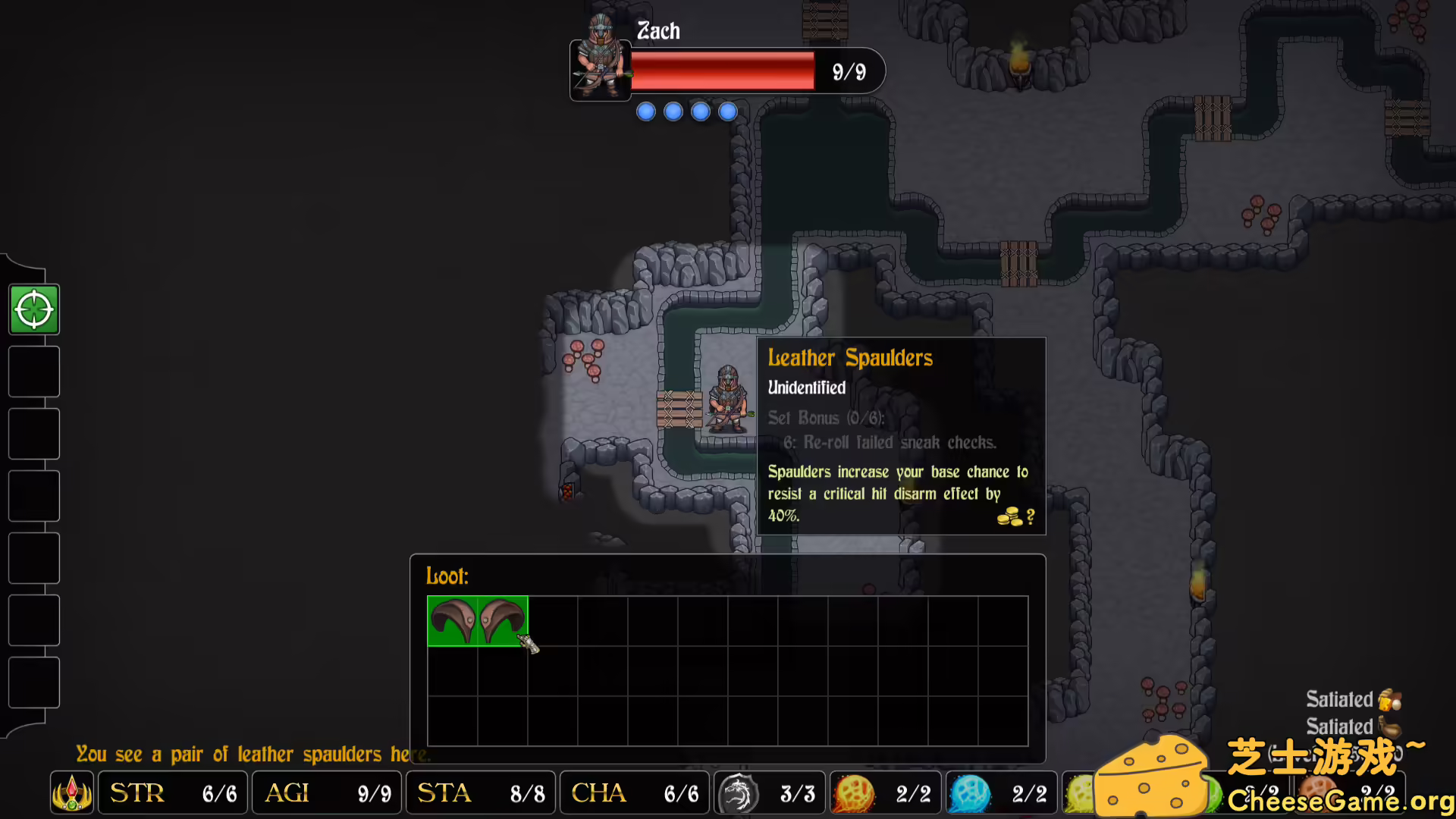Click the green orb resource icon
The height and width of the screenshot is (819, 1456).
pyautogui.click(x=1082, y=792)
